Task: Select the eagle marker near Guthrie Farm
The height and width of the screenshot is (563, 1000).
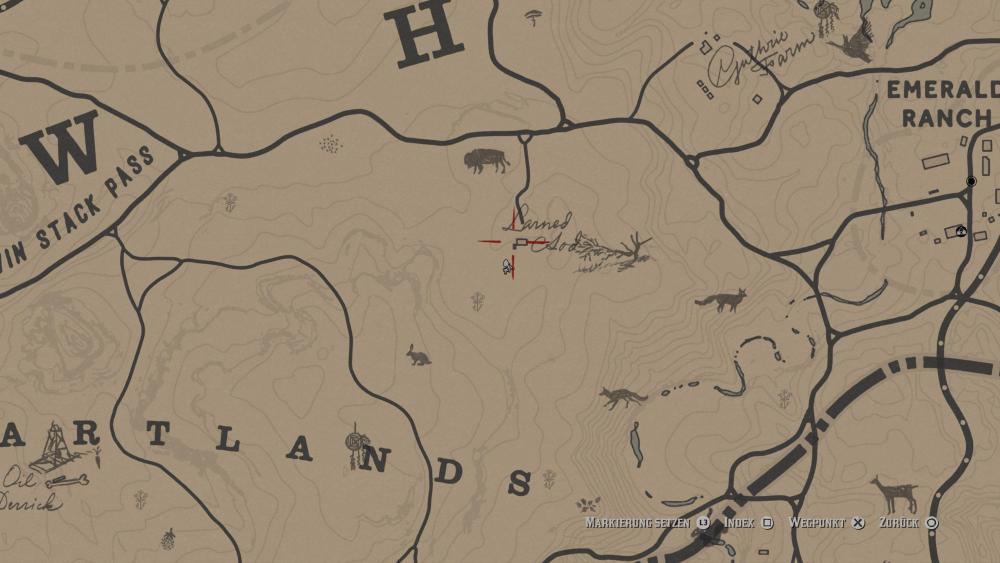Action: [x=855, y=43]
